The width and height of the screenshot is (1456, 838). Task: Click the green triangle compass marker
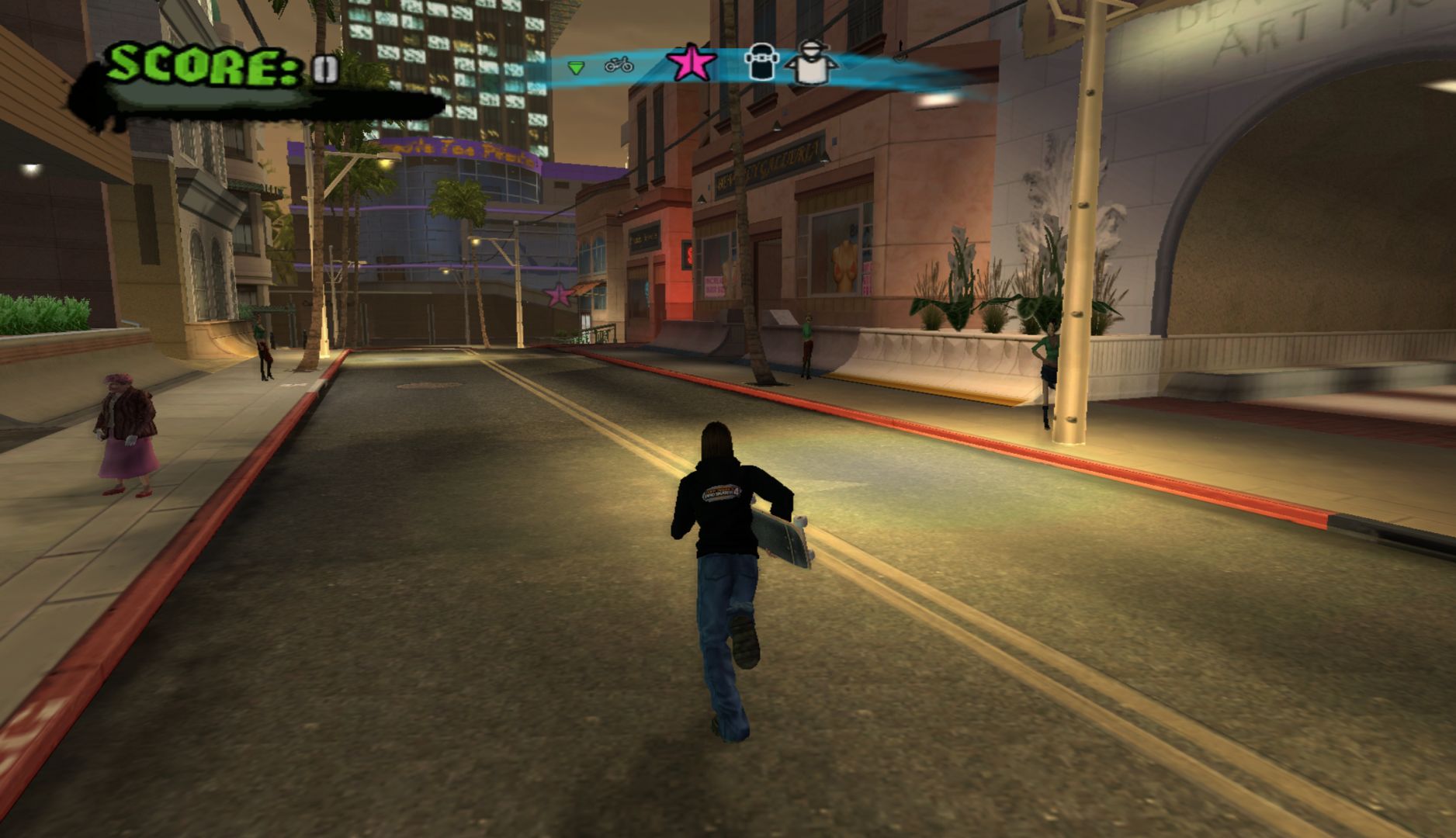point(575,68)
